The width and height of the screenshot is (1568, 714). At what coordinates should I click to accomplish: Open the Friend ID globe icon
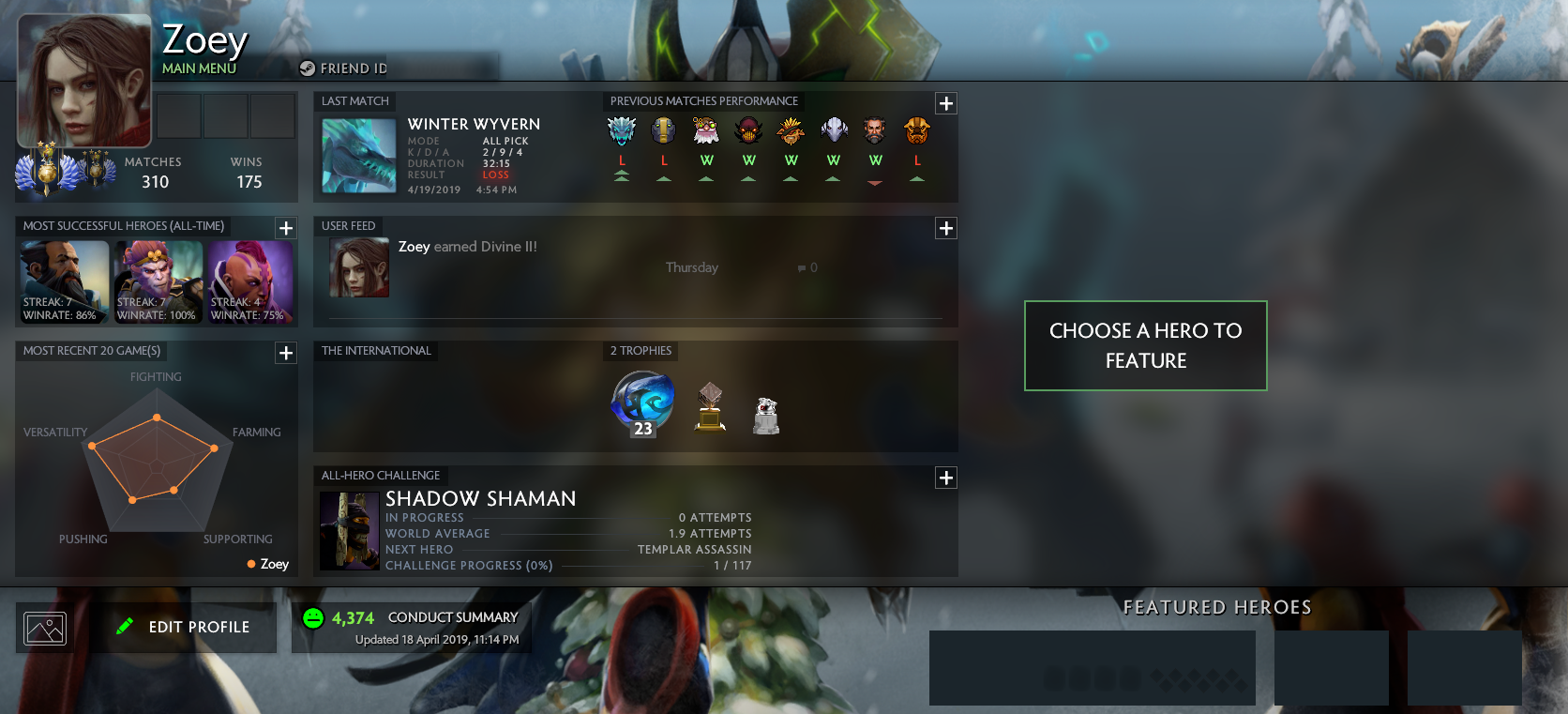305,68
